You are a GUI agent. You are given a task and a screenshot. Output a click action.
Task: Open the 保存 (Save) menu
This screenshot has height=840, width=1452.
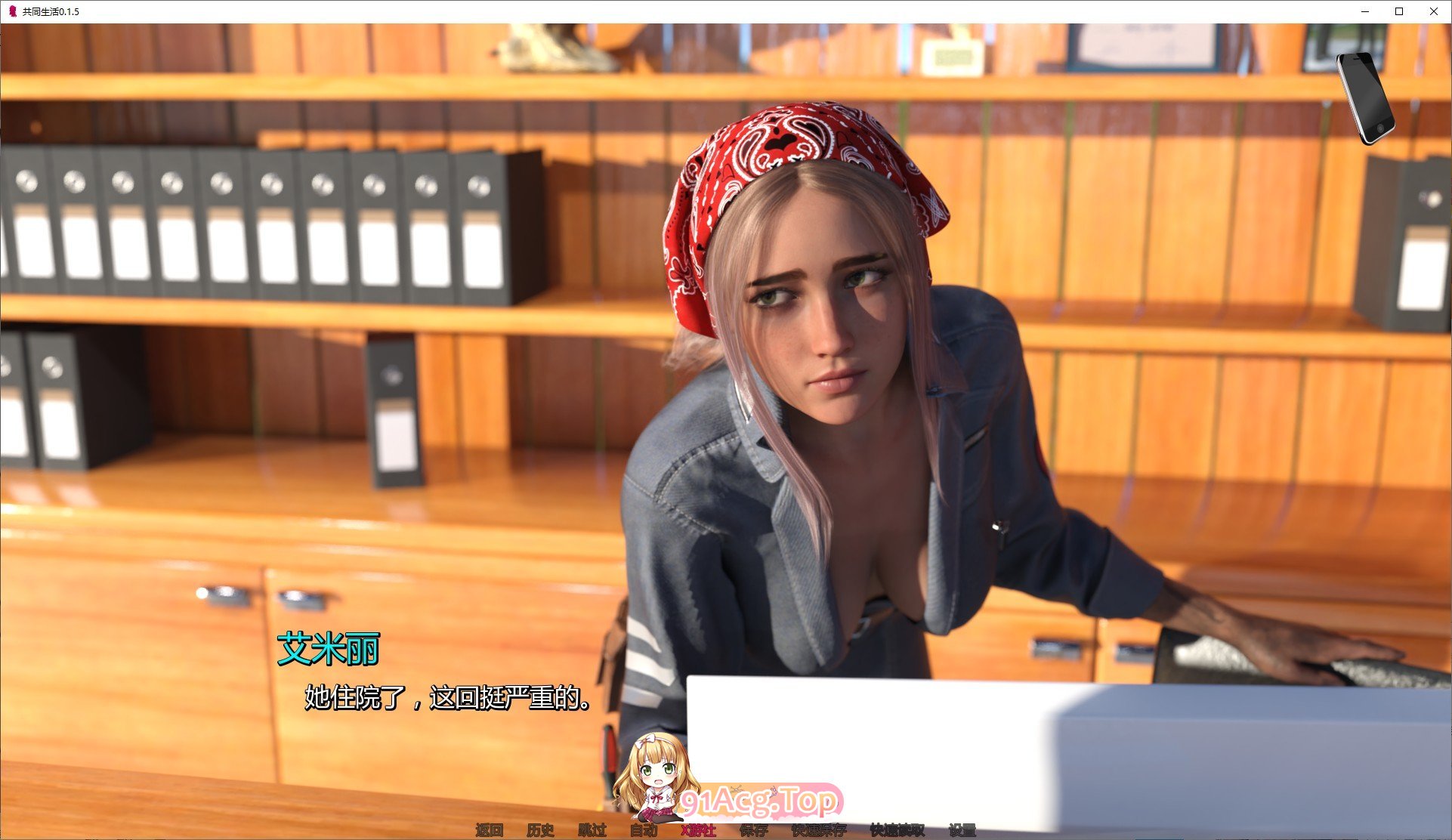754,830
